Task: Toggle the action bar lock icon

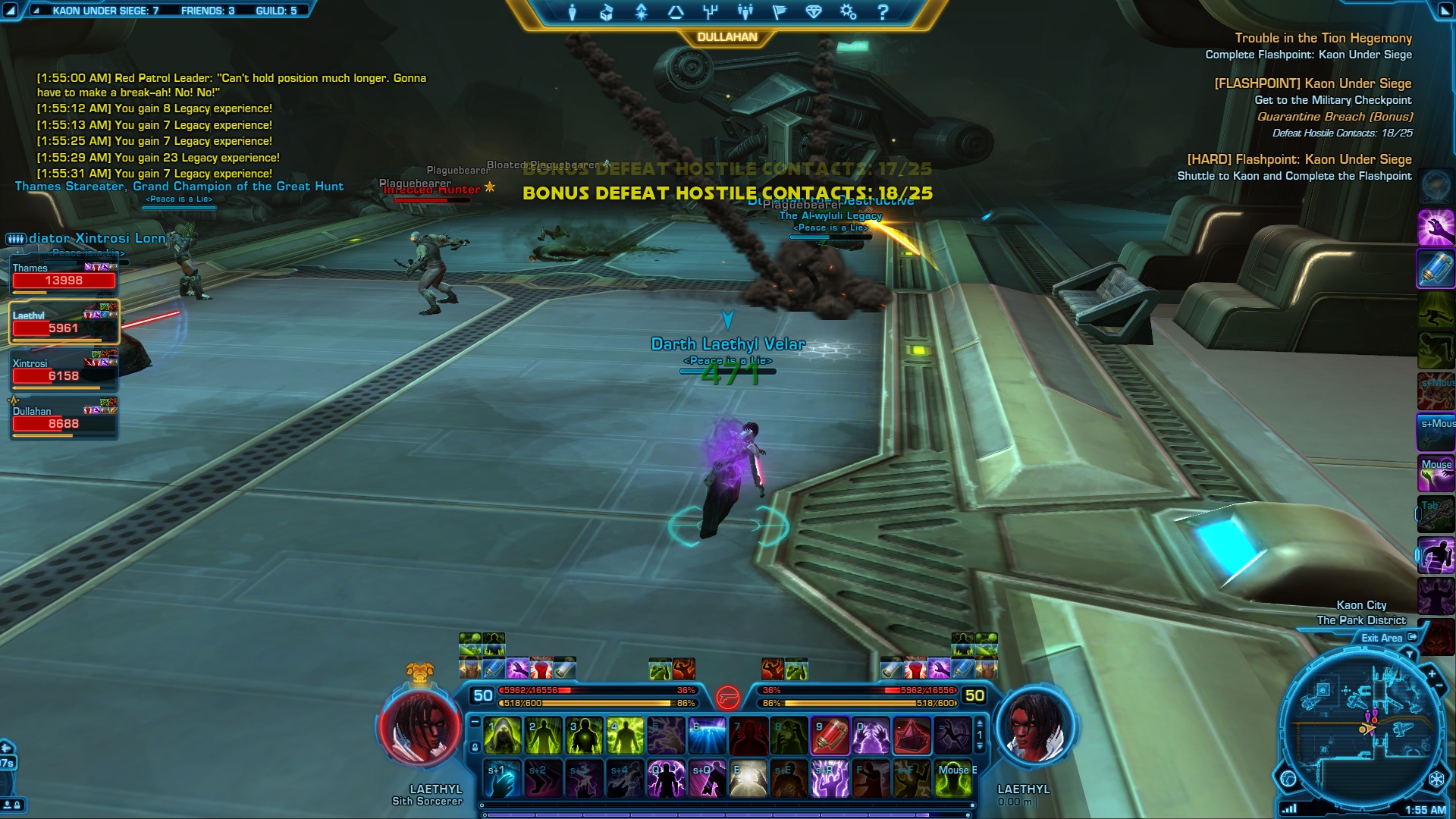Action: [x=475, y=747]
